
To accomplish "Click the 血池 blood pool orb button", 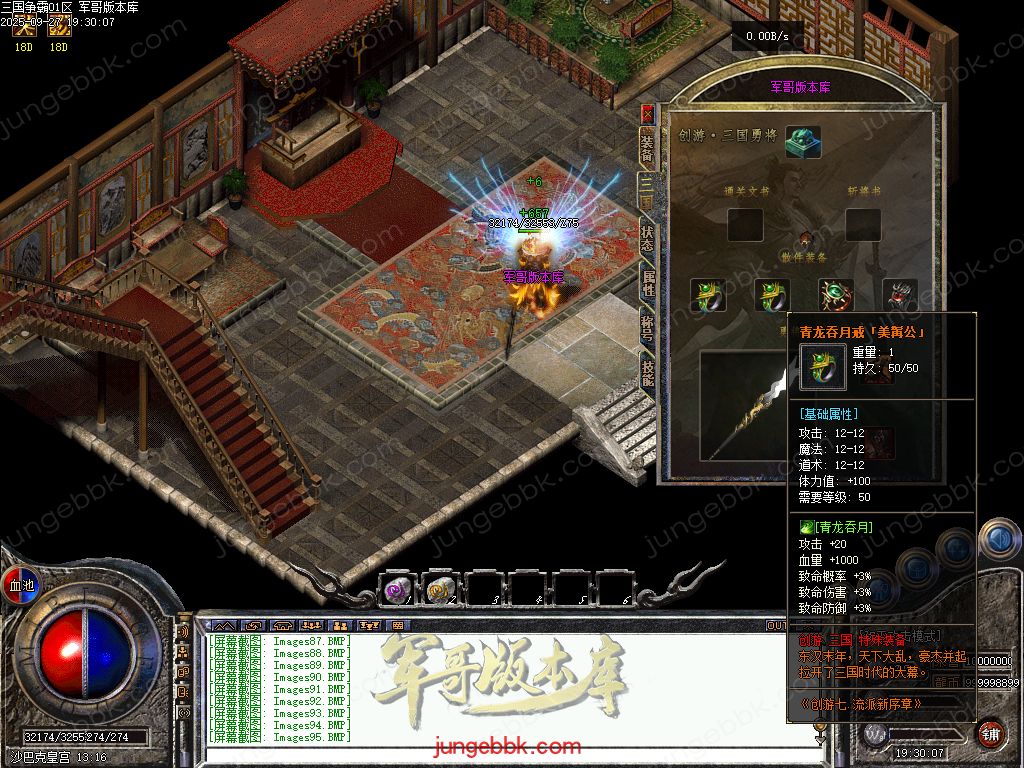I will point(21,585).
